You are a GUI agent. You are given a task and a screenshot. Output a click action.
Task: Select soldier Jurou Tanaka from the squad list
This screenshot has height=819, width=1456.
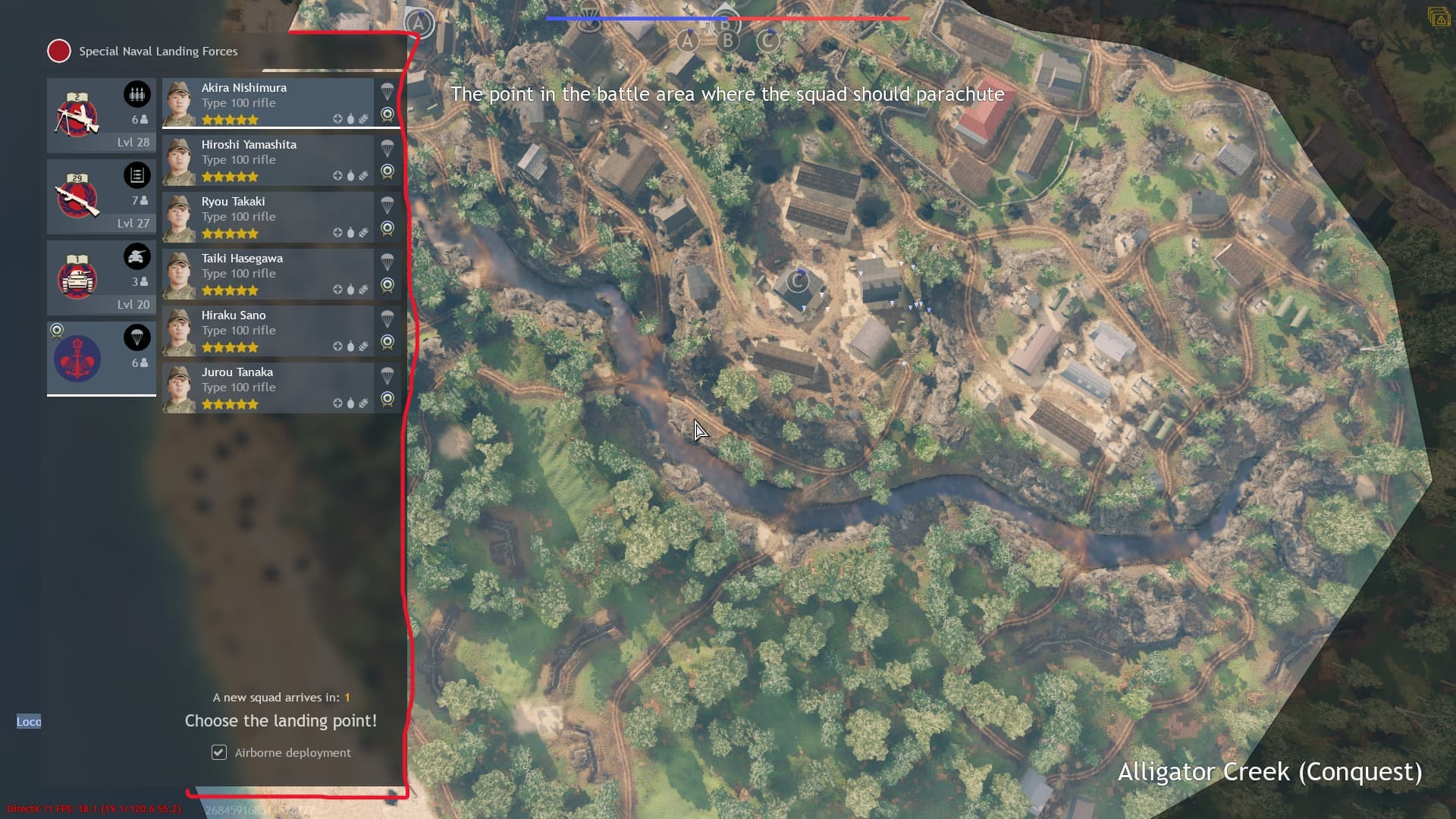(258, 387)
